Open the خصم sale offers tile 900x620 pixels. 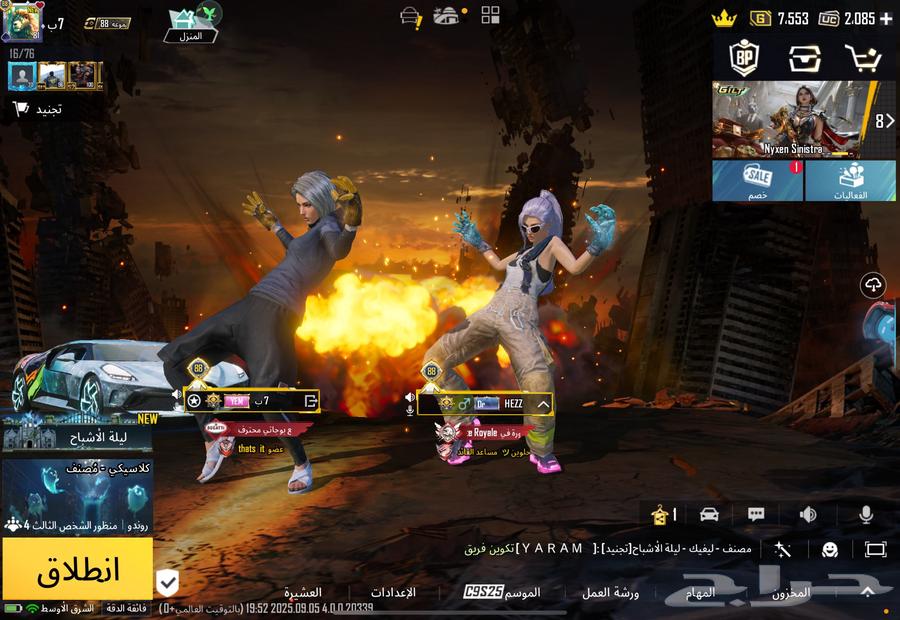(x=757, y=181)
